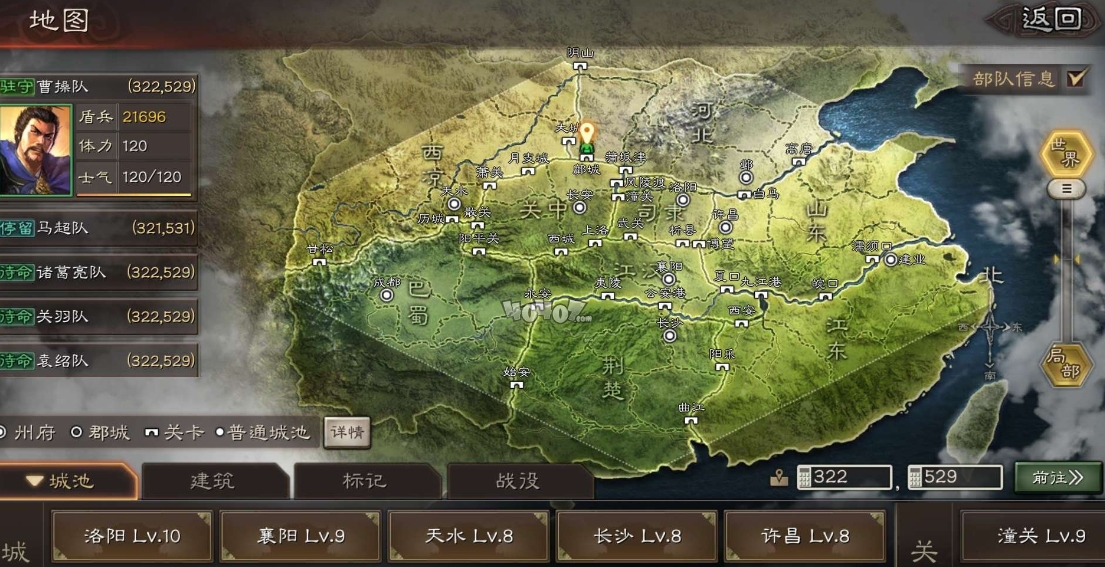
Task: Select the 曹操队 troop entry
Action: click(98, 87)
